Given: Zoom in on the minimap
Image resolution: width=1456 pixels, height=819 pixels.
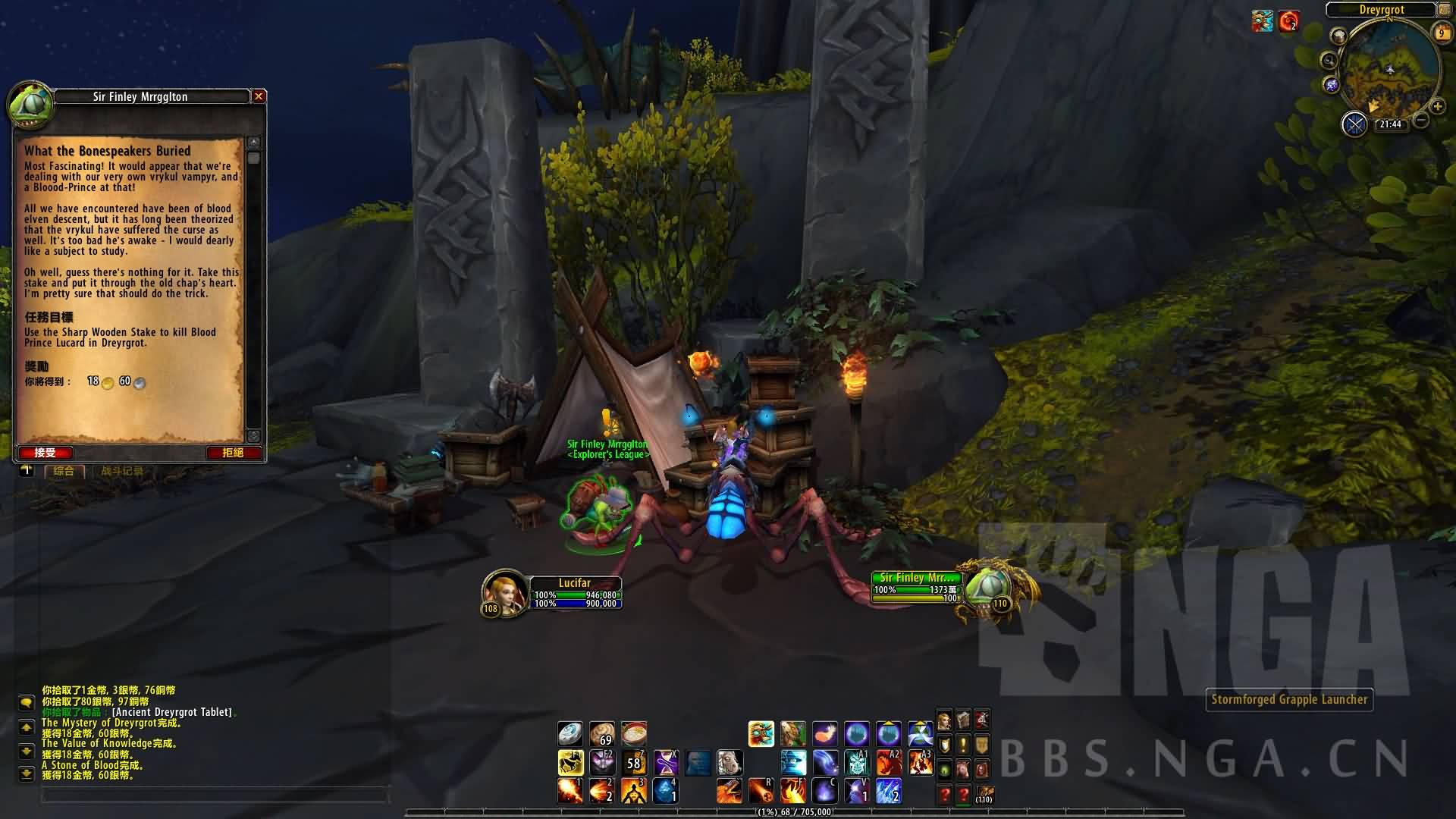Looking at the screenshot, I should (x=1436, y=107).
